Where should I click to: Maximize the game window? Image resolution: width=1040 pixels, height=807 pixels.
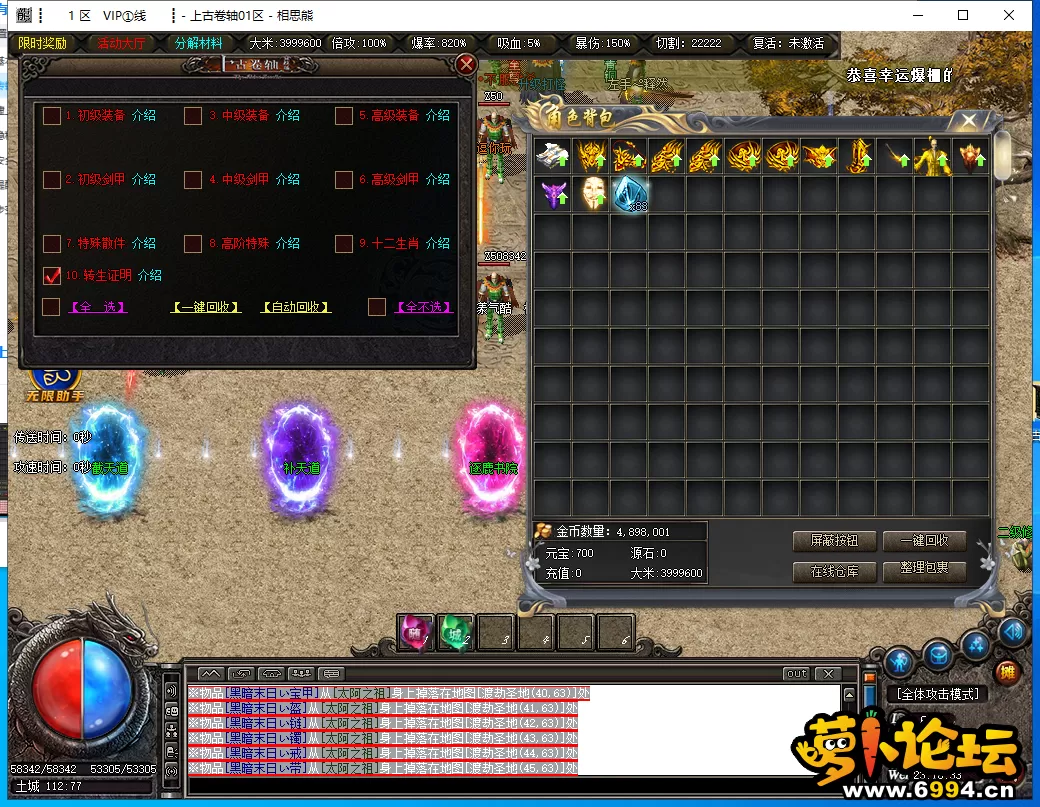(x=963, y=15)
